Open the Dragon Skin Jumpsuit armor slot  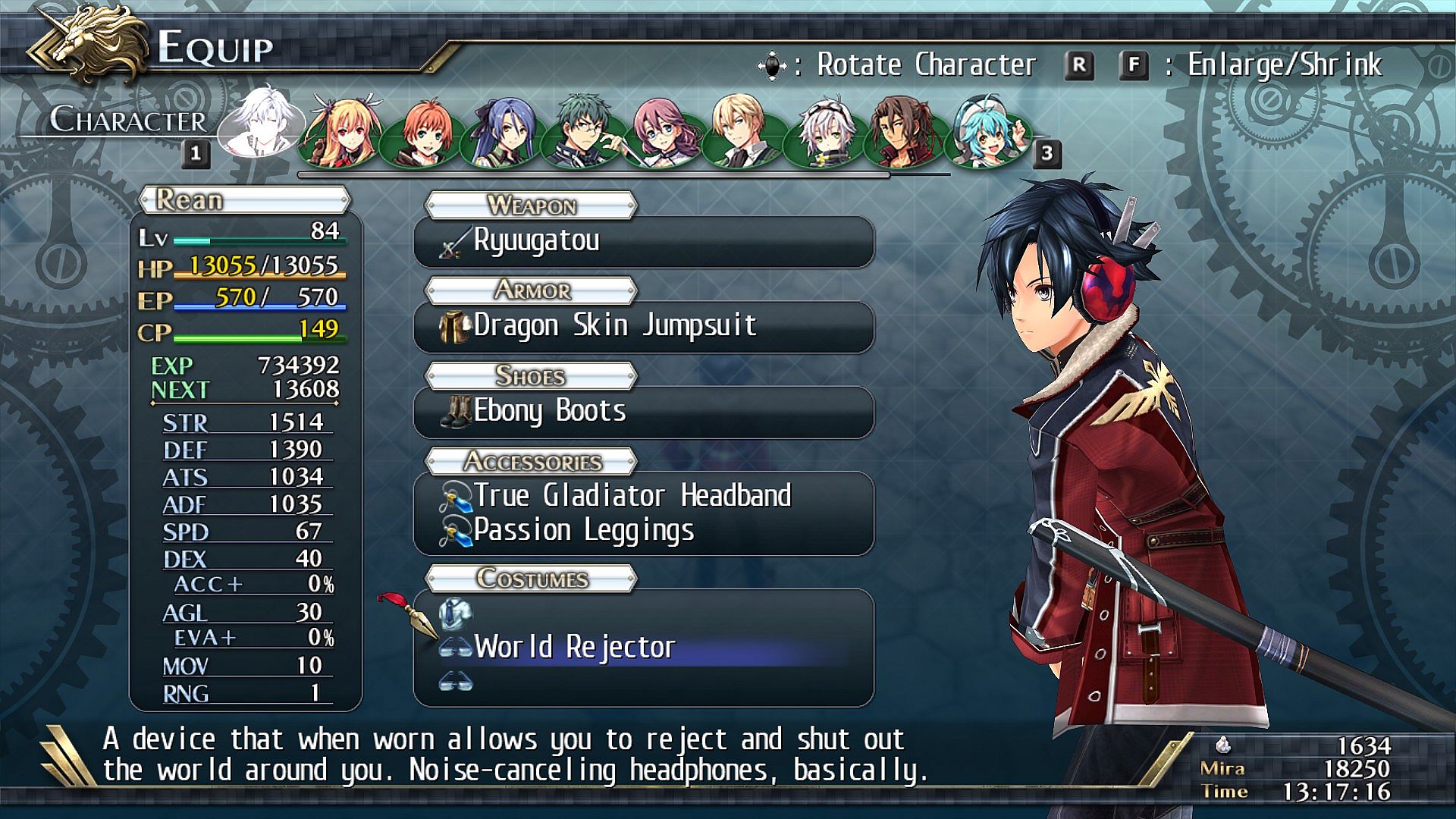(643, 327)
